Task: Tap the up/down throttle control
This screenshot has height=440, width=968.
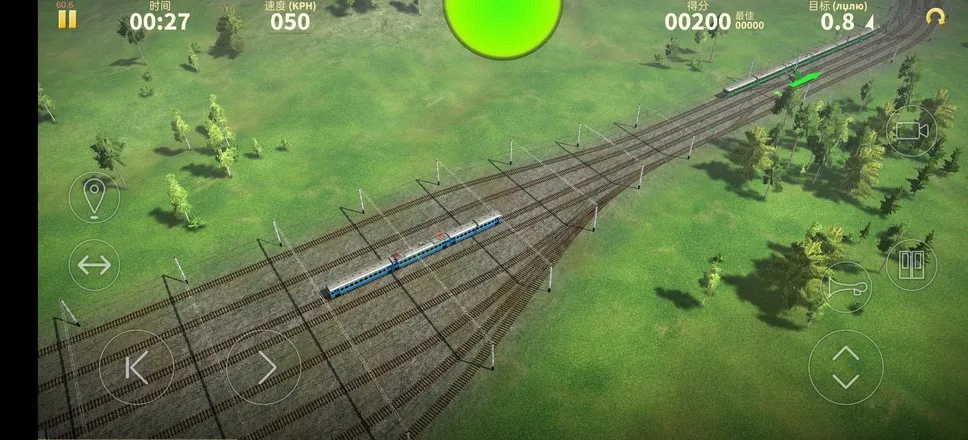Action: tap(846, 367)
